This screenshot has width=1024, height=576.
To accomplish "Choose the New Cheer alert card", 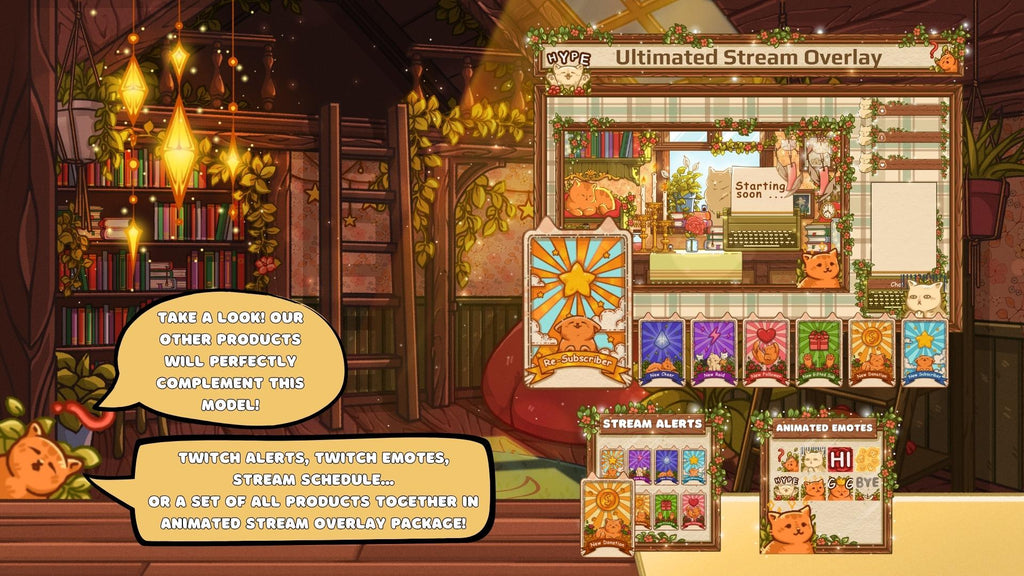I will [662, 351].
